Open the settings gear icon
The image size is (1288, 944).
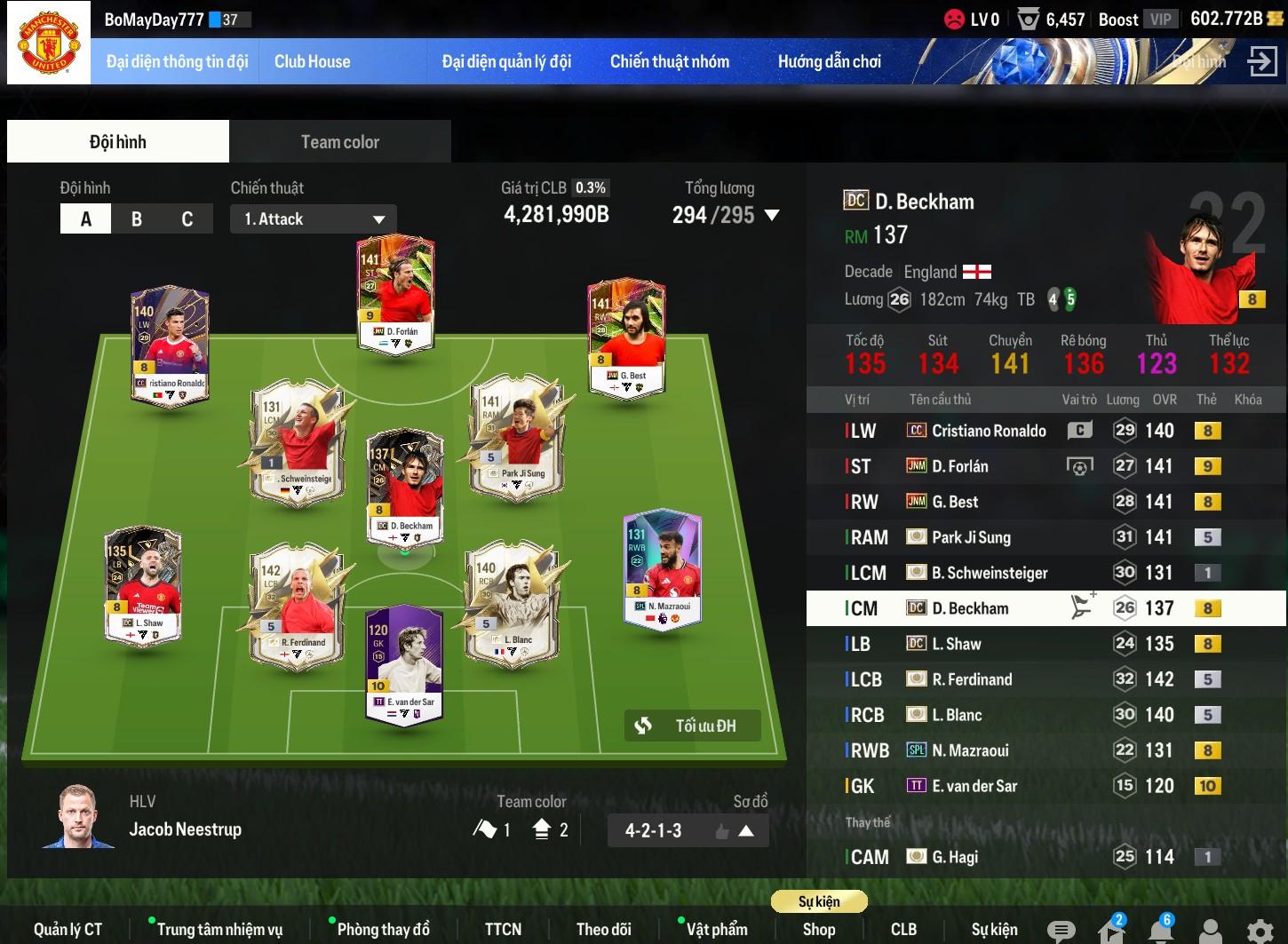click(1260, 931)
